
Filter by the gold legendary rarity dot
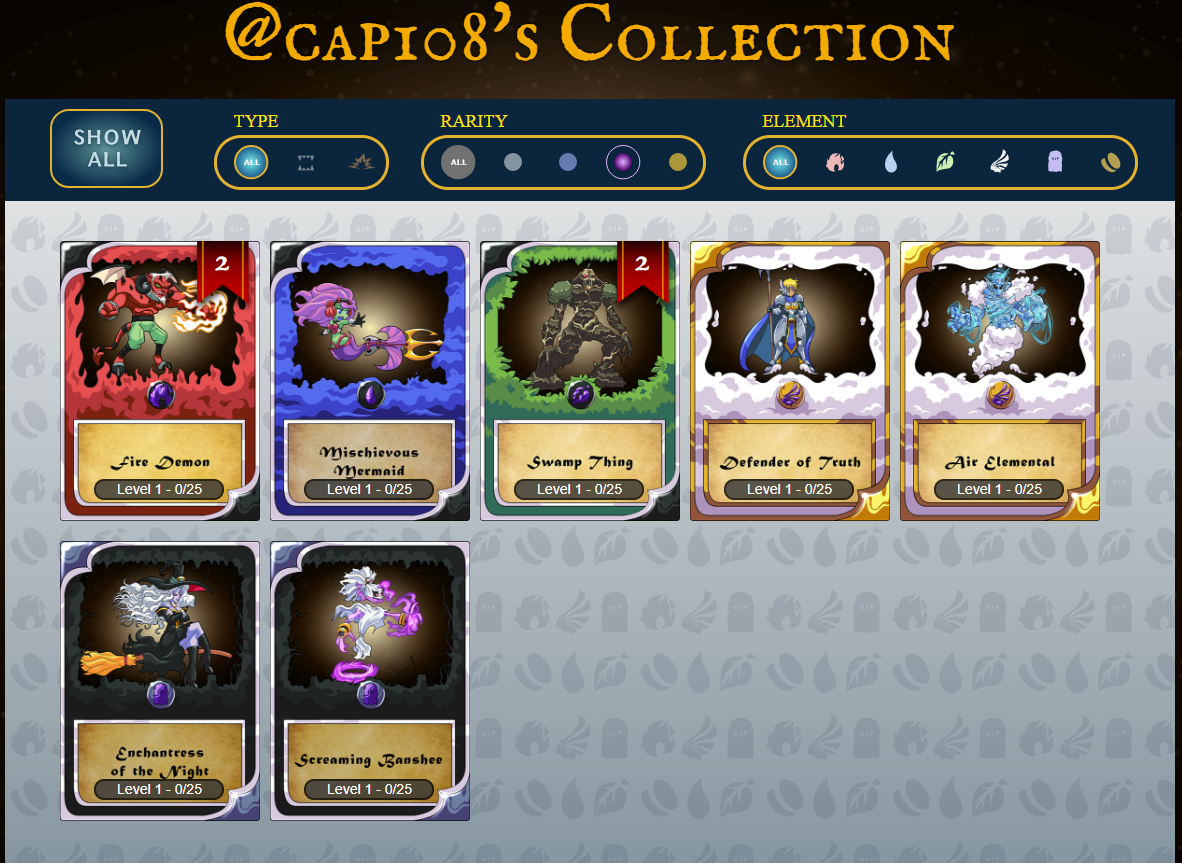tap(678, 162)
